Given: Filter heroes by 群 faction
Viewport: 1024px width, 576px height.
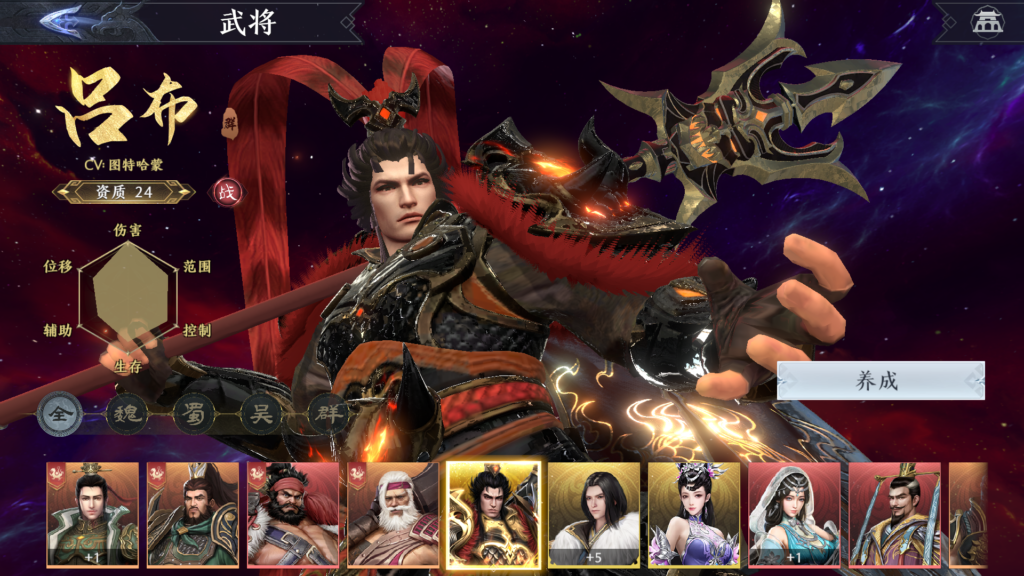Looking at the screenshot, I should pyautogui.click(x=327, y=414).
